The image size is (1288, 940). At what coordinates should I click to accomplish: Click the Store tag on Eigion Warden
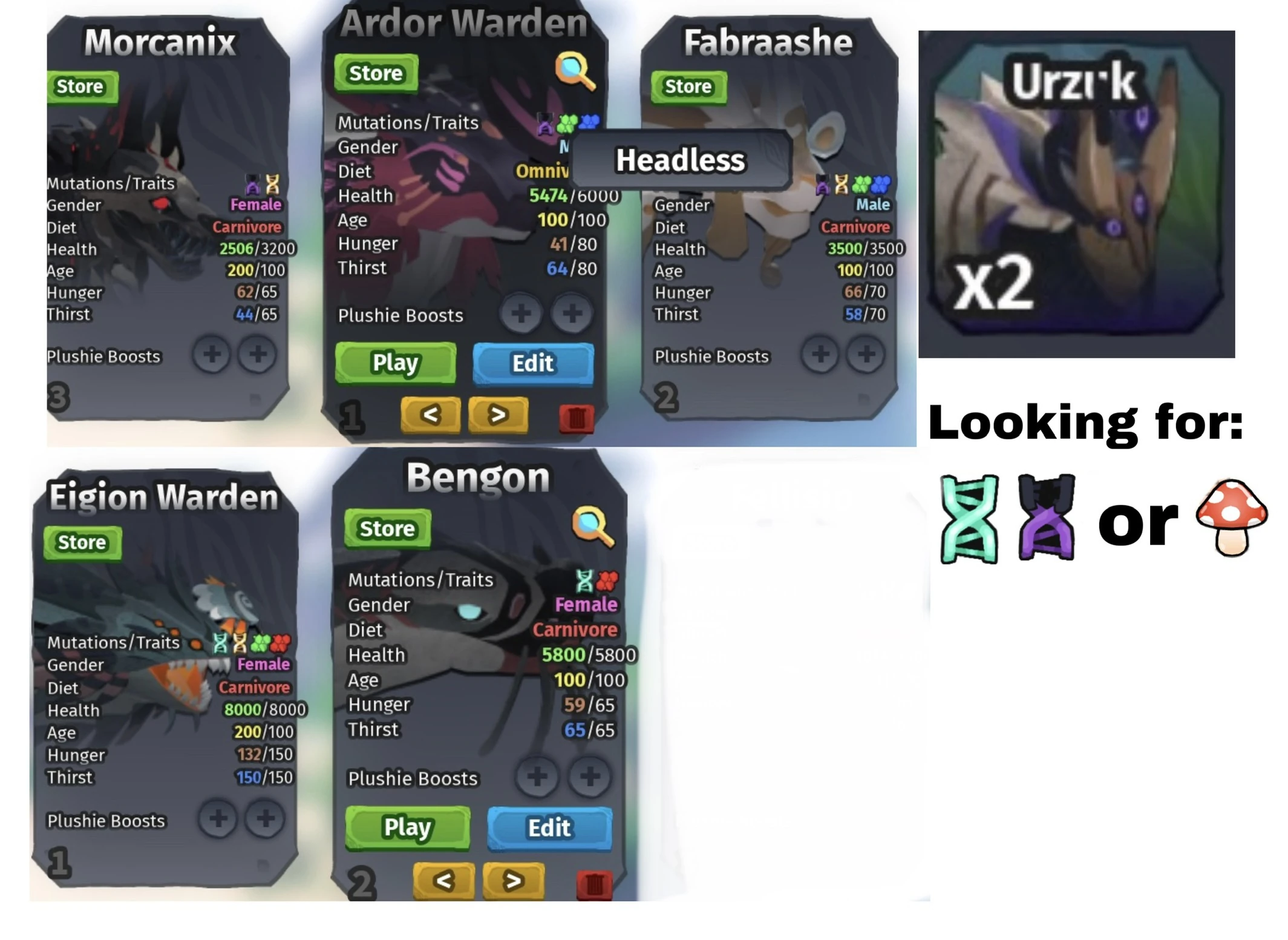(82, 543)
